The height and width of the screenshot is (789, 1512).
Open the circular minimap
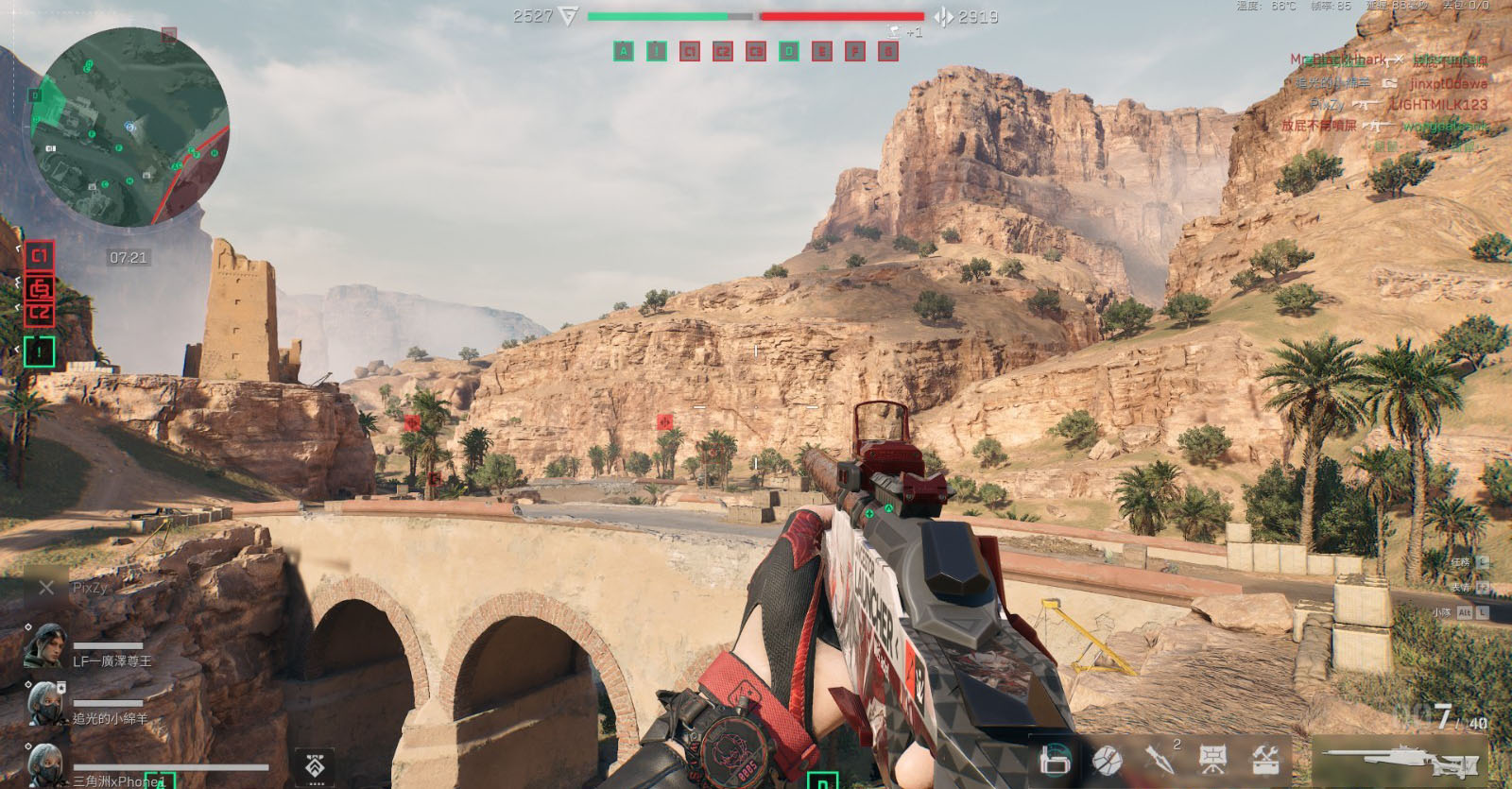coord(130,127)
